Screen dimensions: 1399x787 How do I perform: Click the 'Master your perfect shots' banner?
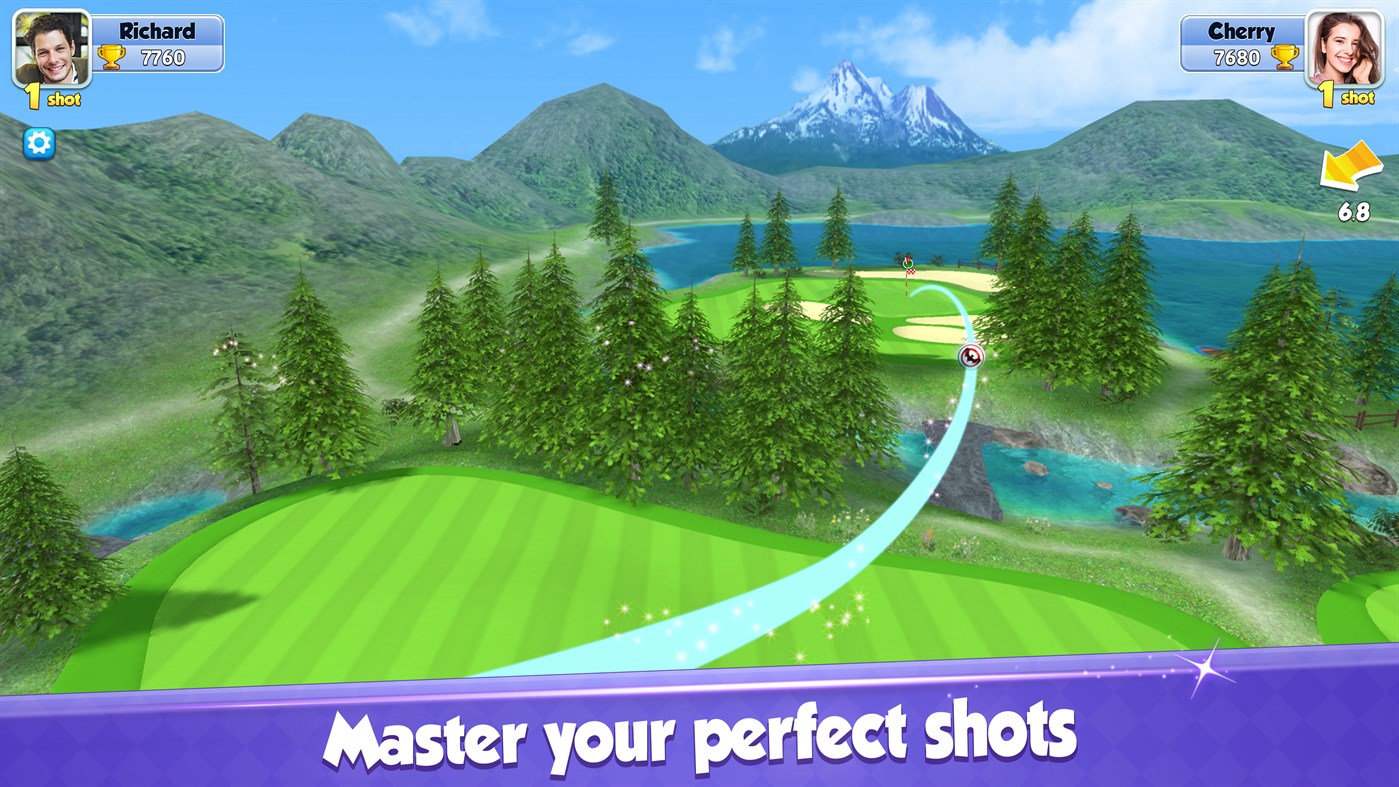700,735
